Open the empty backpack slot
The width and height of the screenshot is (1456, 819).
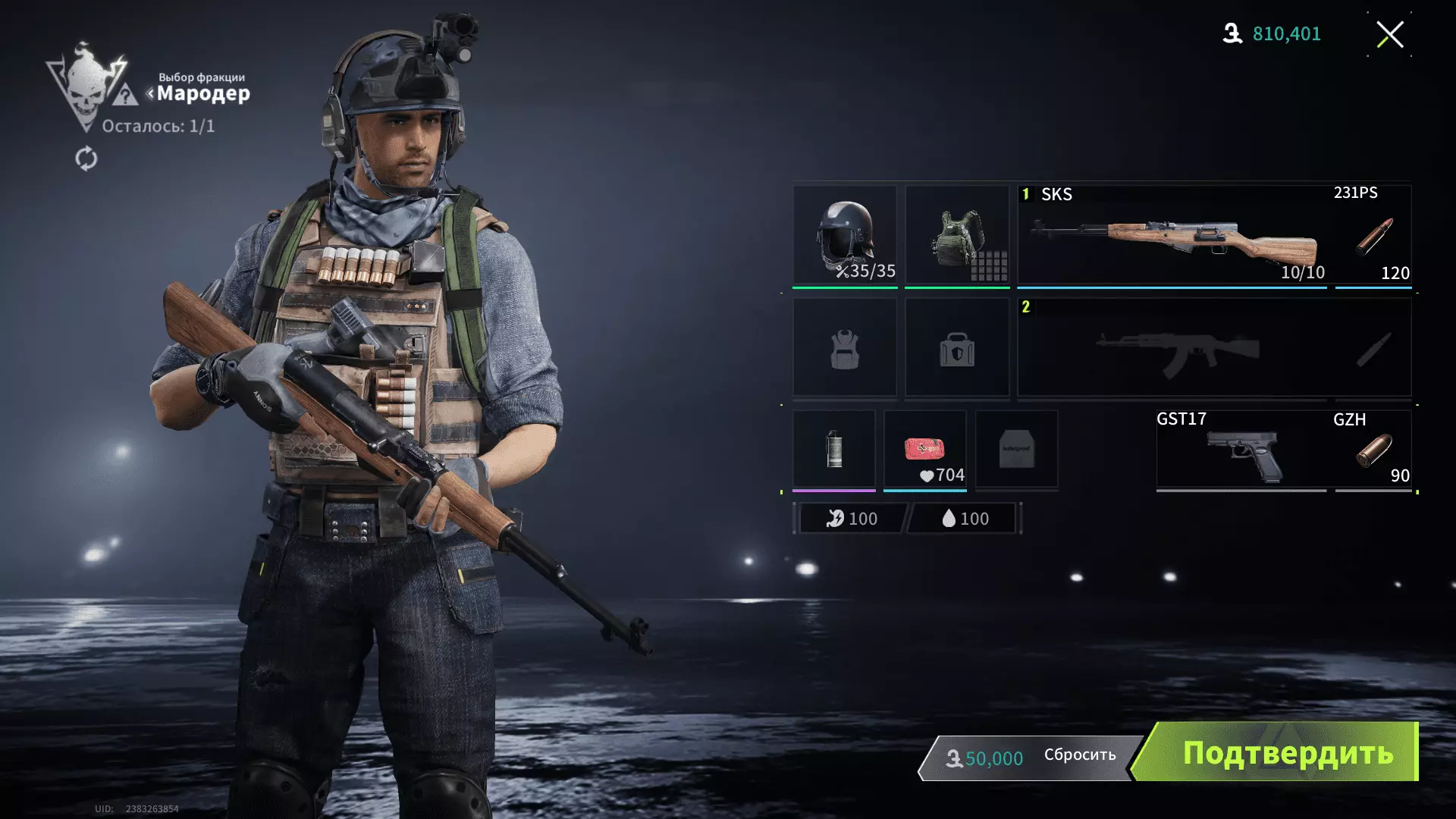[x=957, y=348]
